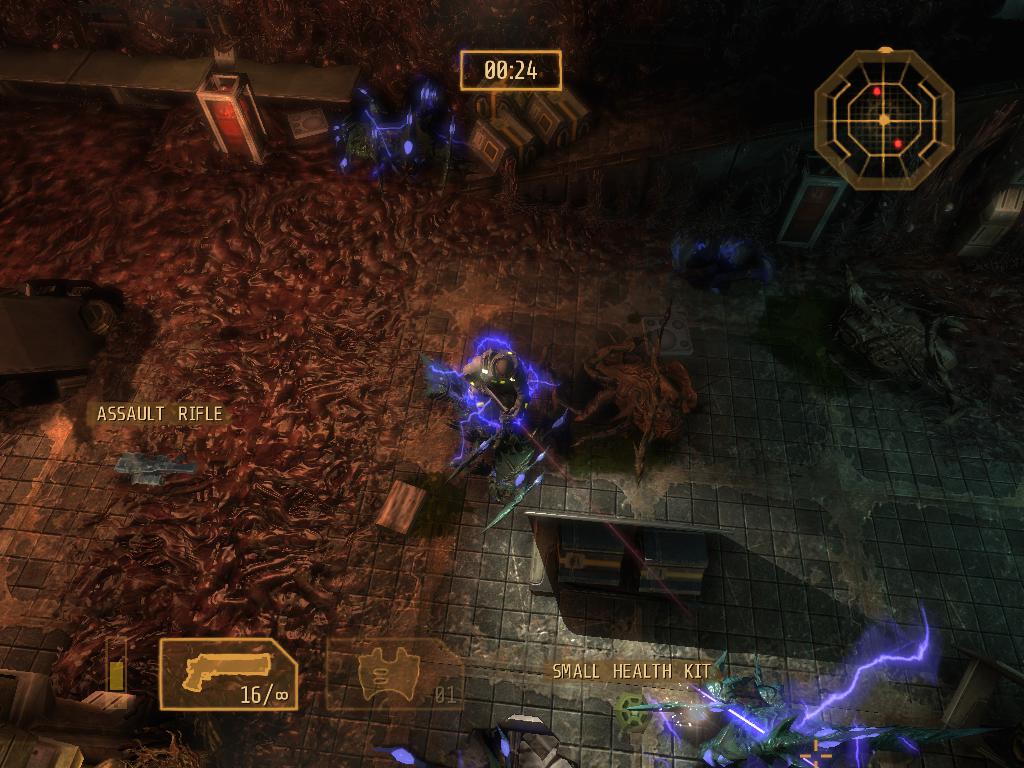Viewport: 1024px width, 768px height.
Task: Click the octagonal radar minimap
Action: pos(884,120)
